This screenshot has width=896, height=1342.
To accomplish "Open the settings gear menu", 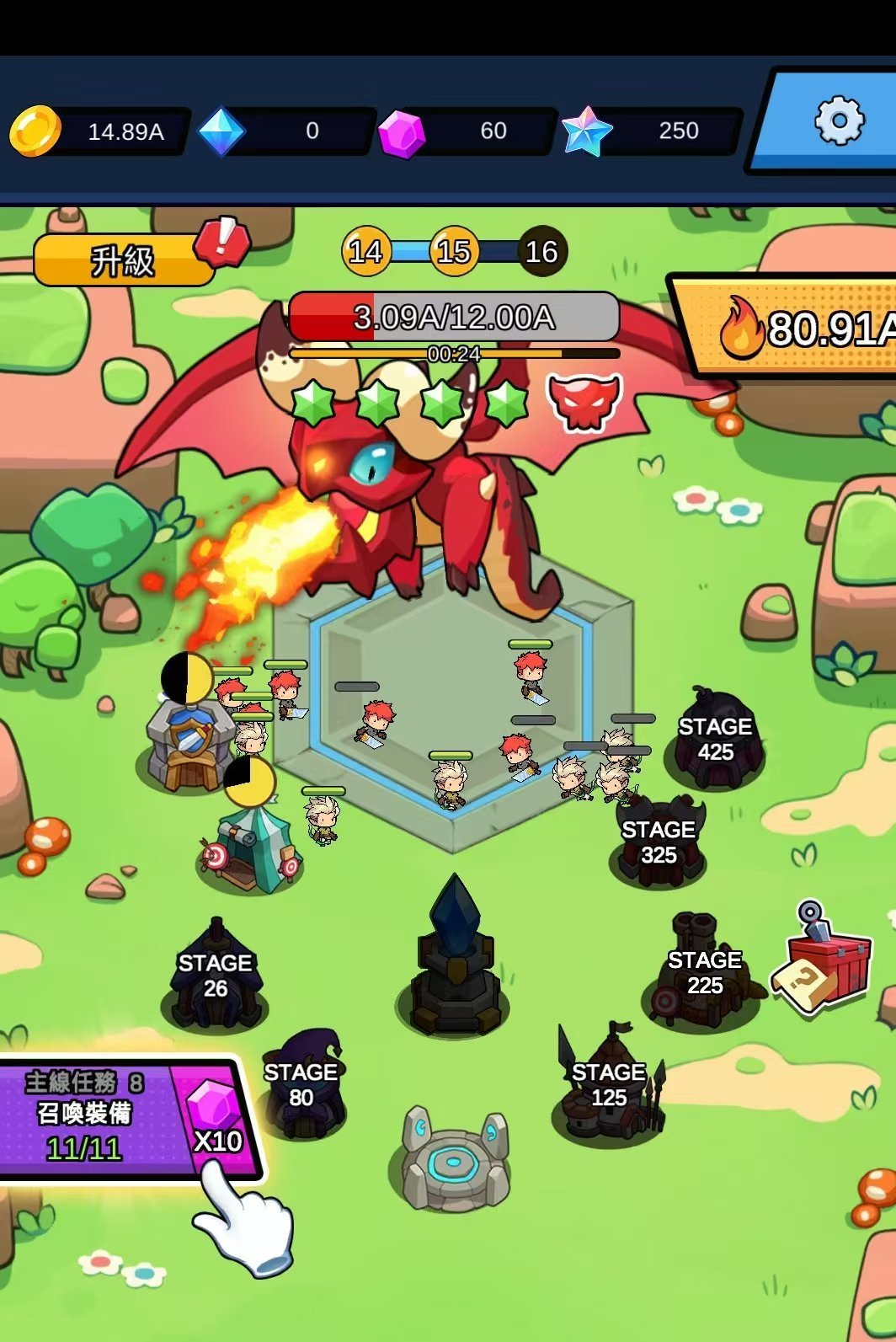I will tap(839, 121).
